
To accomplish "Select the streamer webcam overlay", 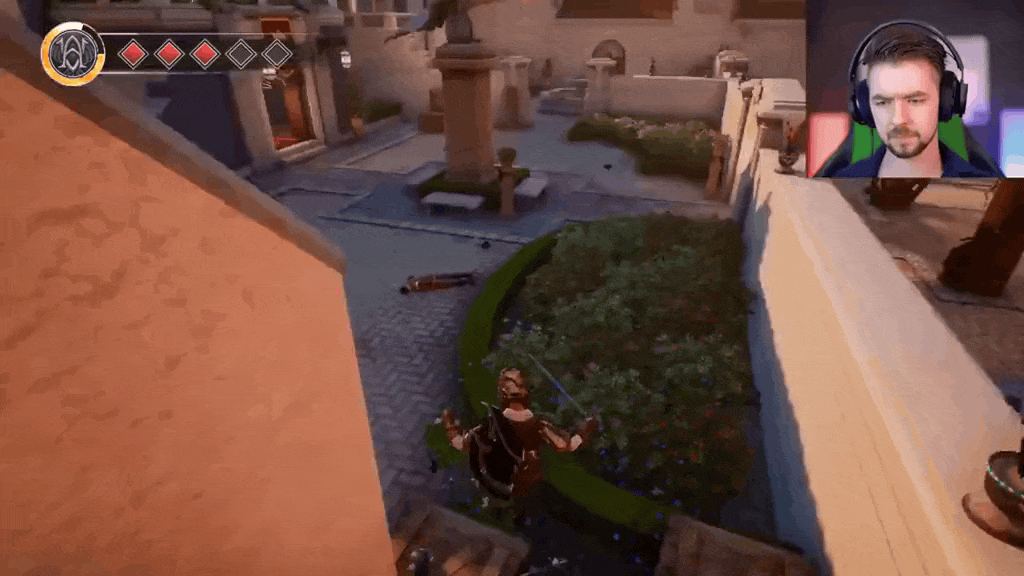I will (x=913, y=89).
